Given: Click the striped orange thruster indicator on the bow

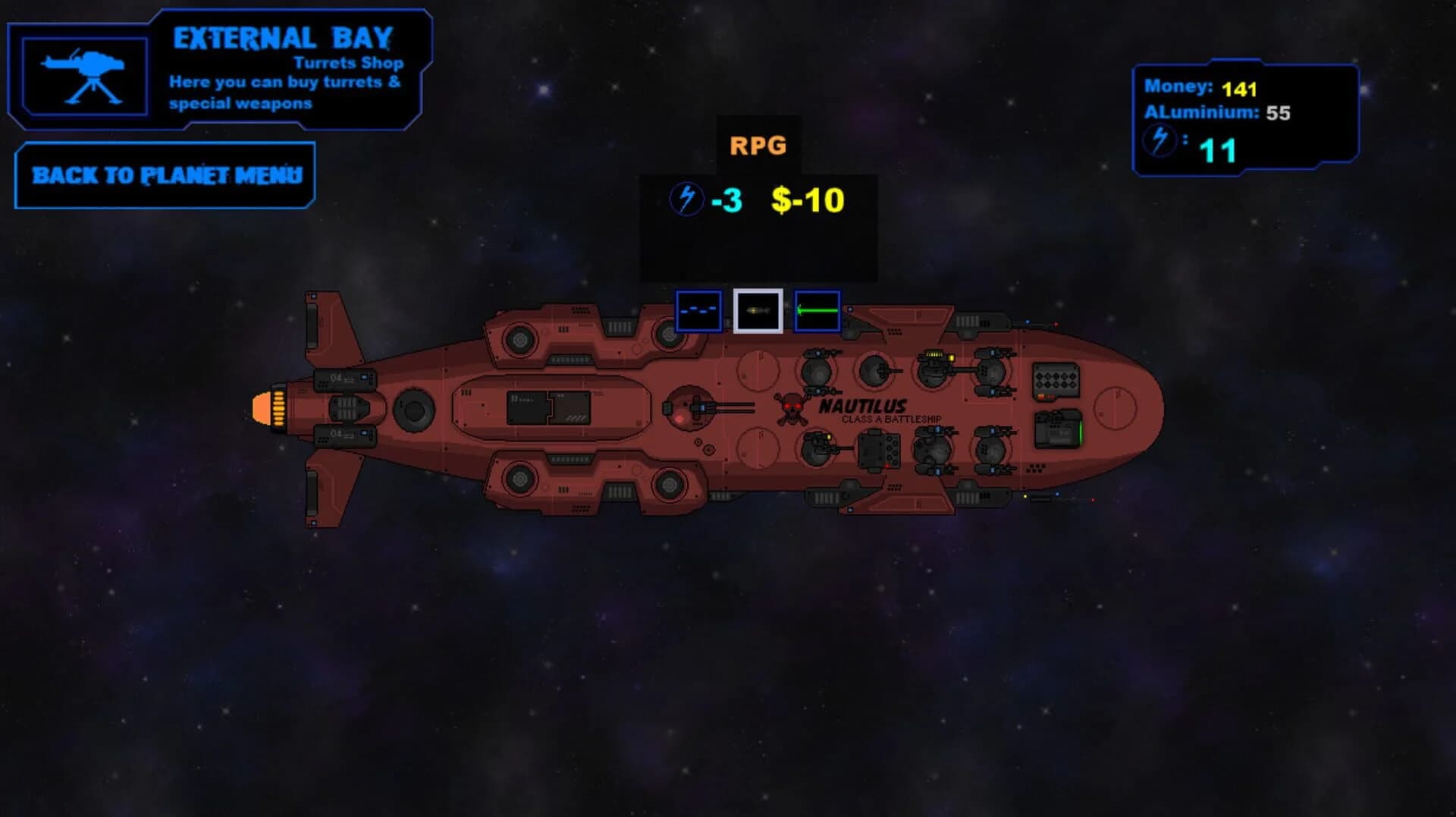Looking at the screenshot, I should tap(279, 410).
